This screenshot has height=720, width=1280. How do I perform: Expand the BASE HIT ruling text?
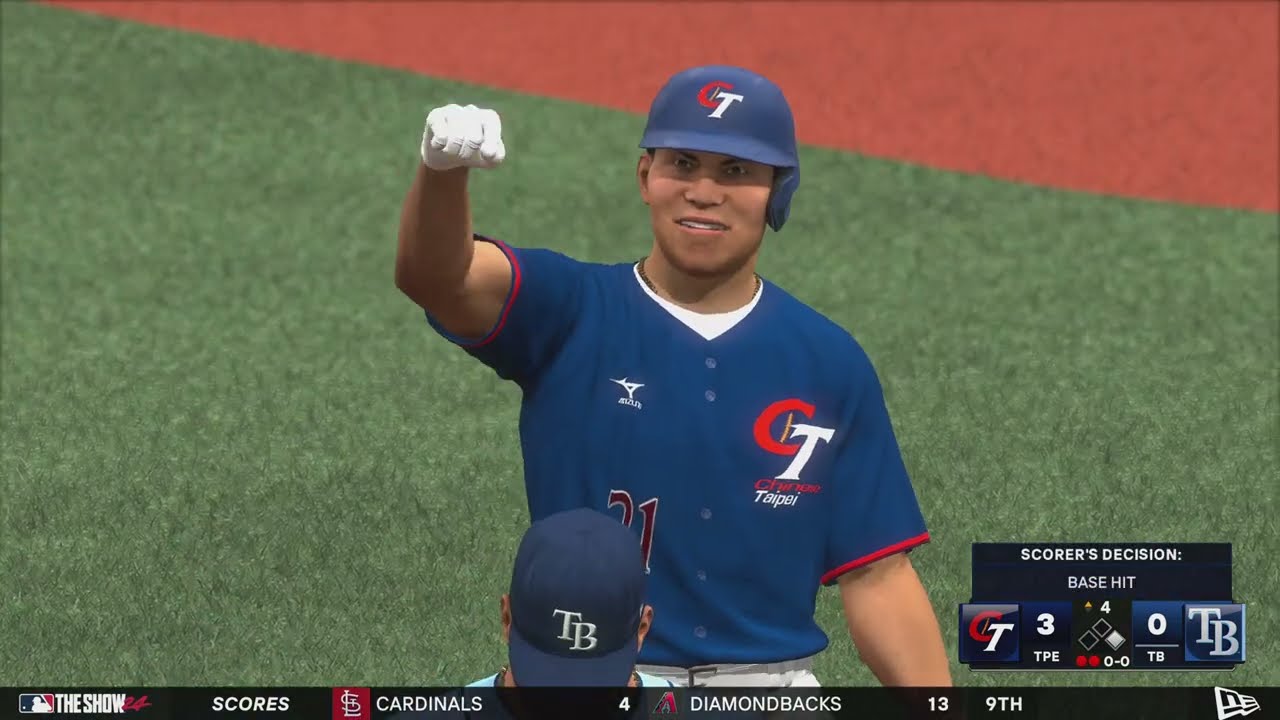coord(1101,582)
